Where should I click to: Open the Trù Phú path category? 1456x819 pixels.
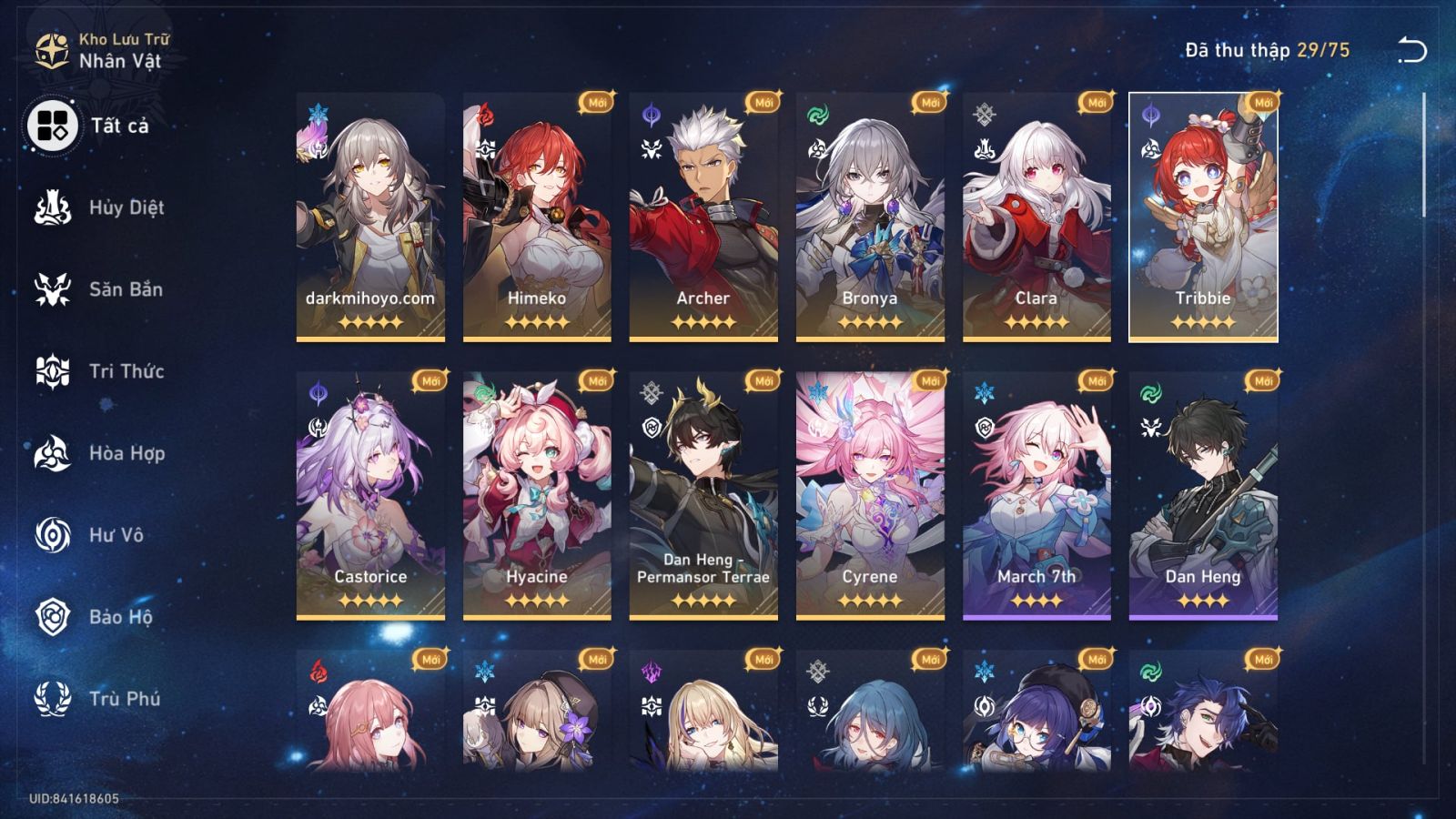click(x=52, y=699)
